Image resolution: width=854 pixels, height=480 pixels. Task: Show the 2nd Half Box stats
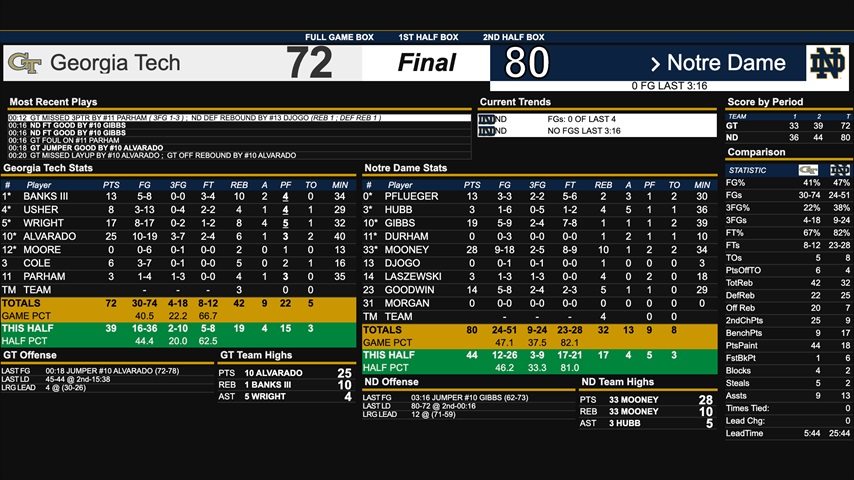[x=514, y=37]
